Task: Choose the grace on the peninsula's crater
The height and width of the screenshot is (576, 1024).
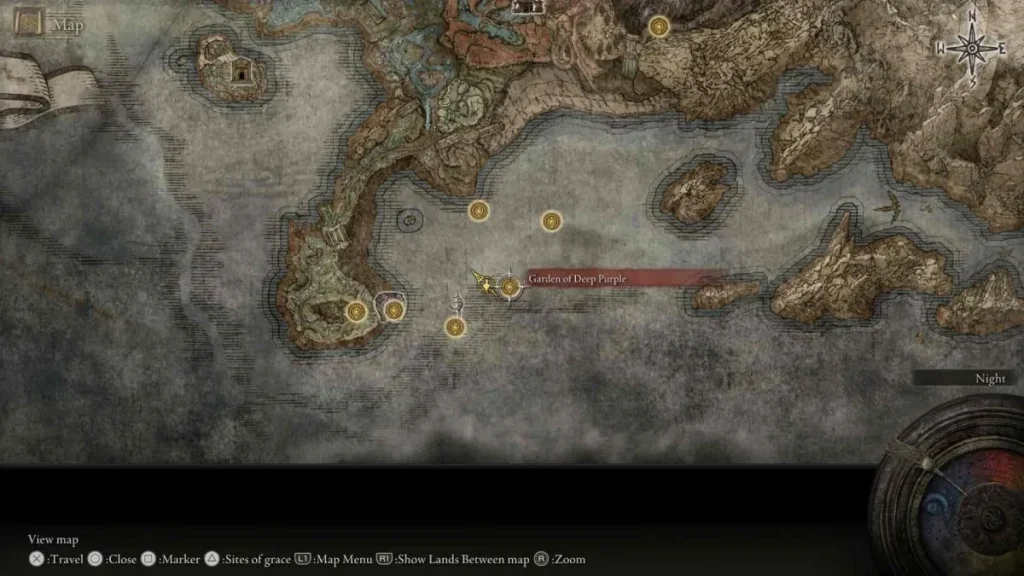Action: click(x=355, y=312)
